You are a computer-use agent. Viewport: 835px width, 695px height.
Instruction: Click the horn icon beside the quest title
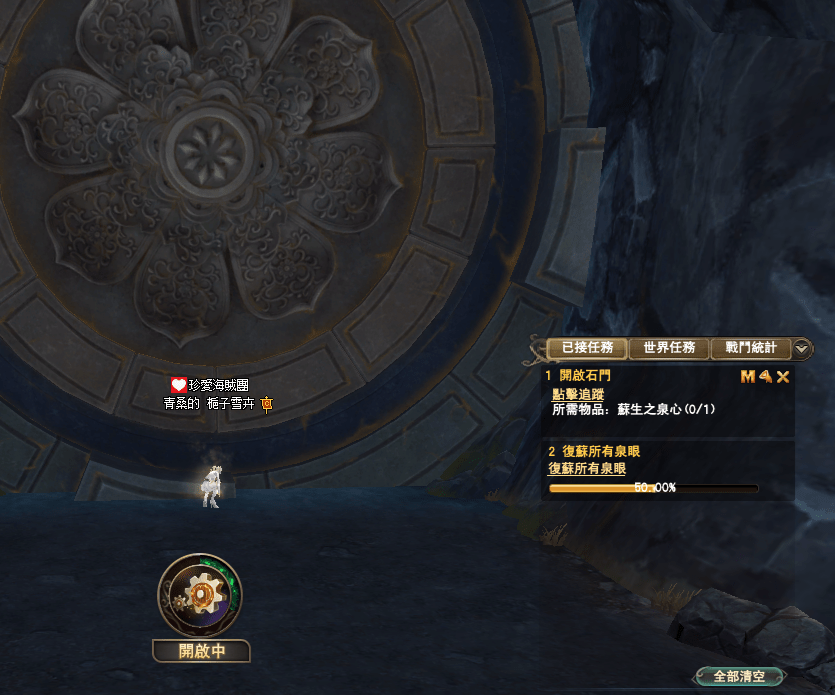(x=765, y=377)
